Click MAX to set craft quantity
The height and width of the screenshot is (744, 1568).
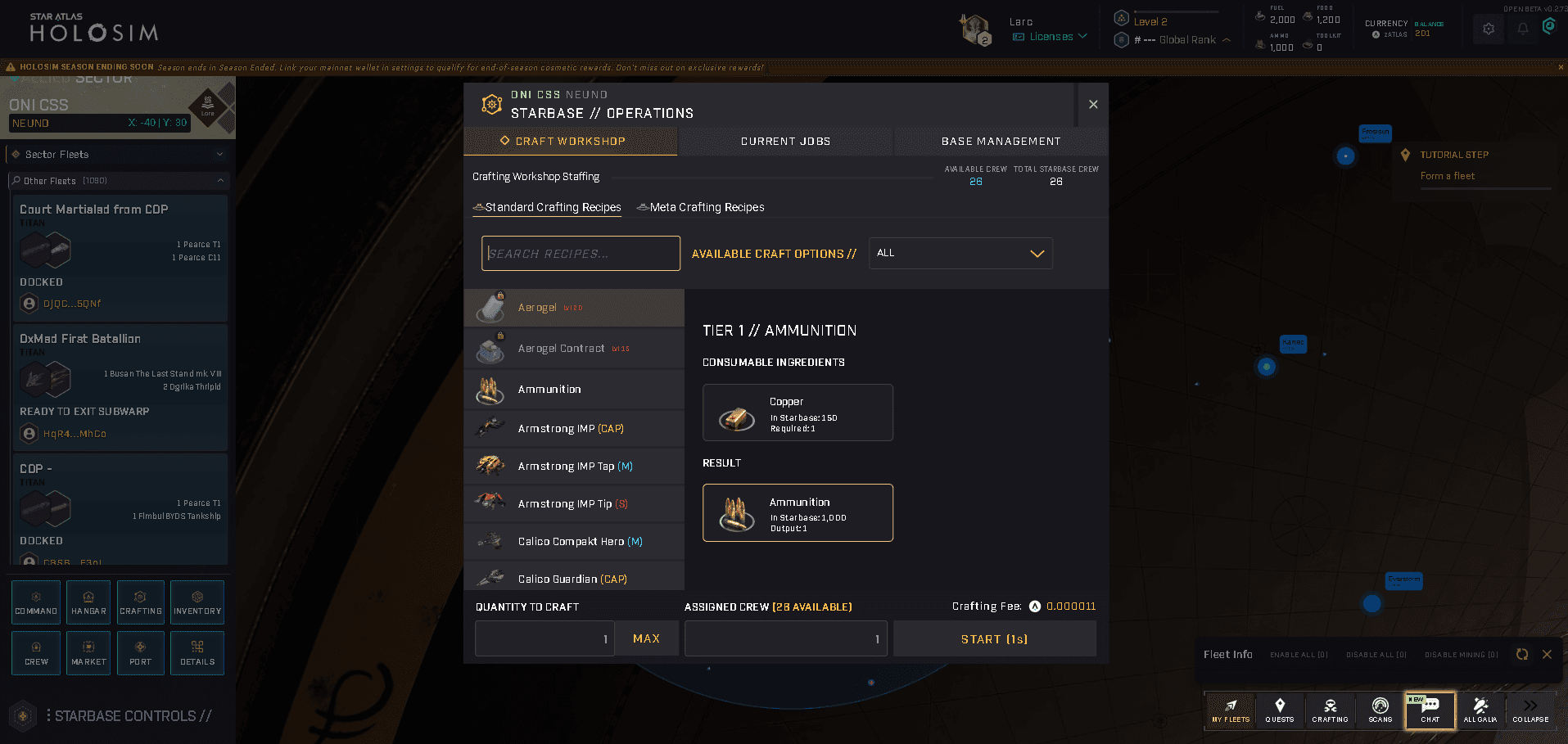tap(646, 638)
